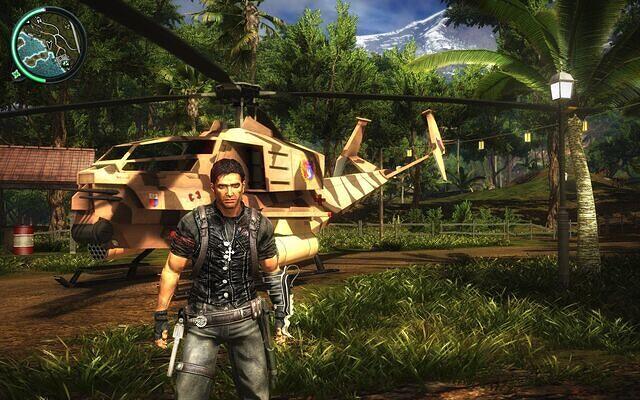The width and height of the screenshot is (640, 400).
Task: Click the green star icon below the minimap
Action: click(17, 74)
